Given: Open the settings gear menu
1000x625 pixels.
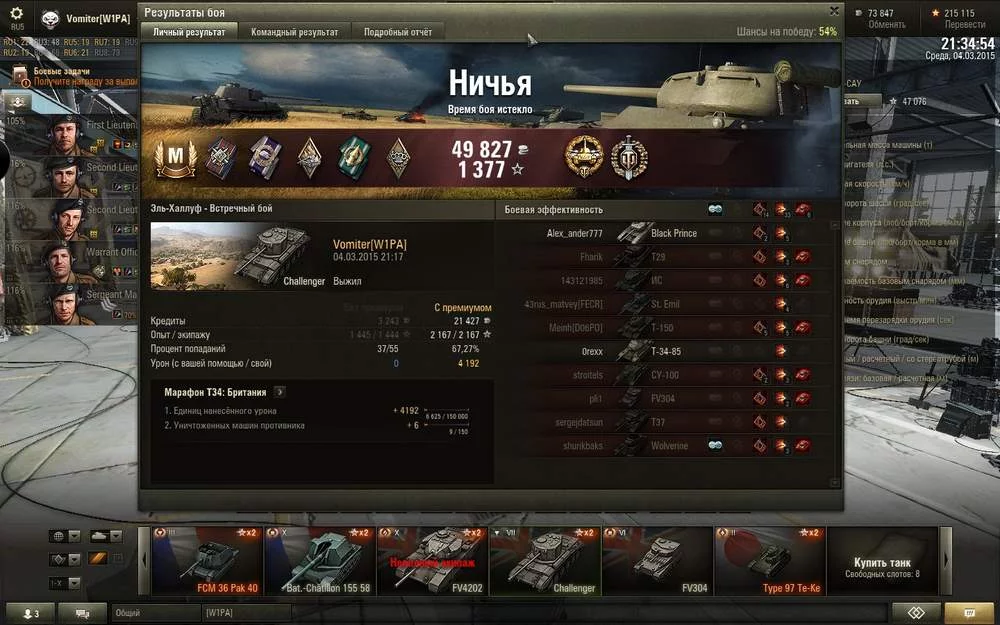Looking at the screenshot, I should [16, 14].
